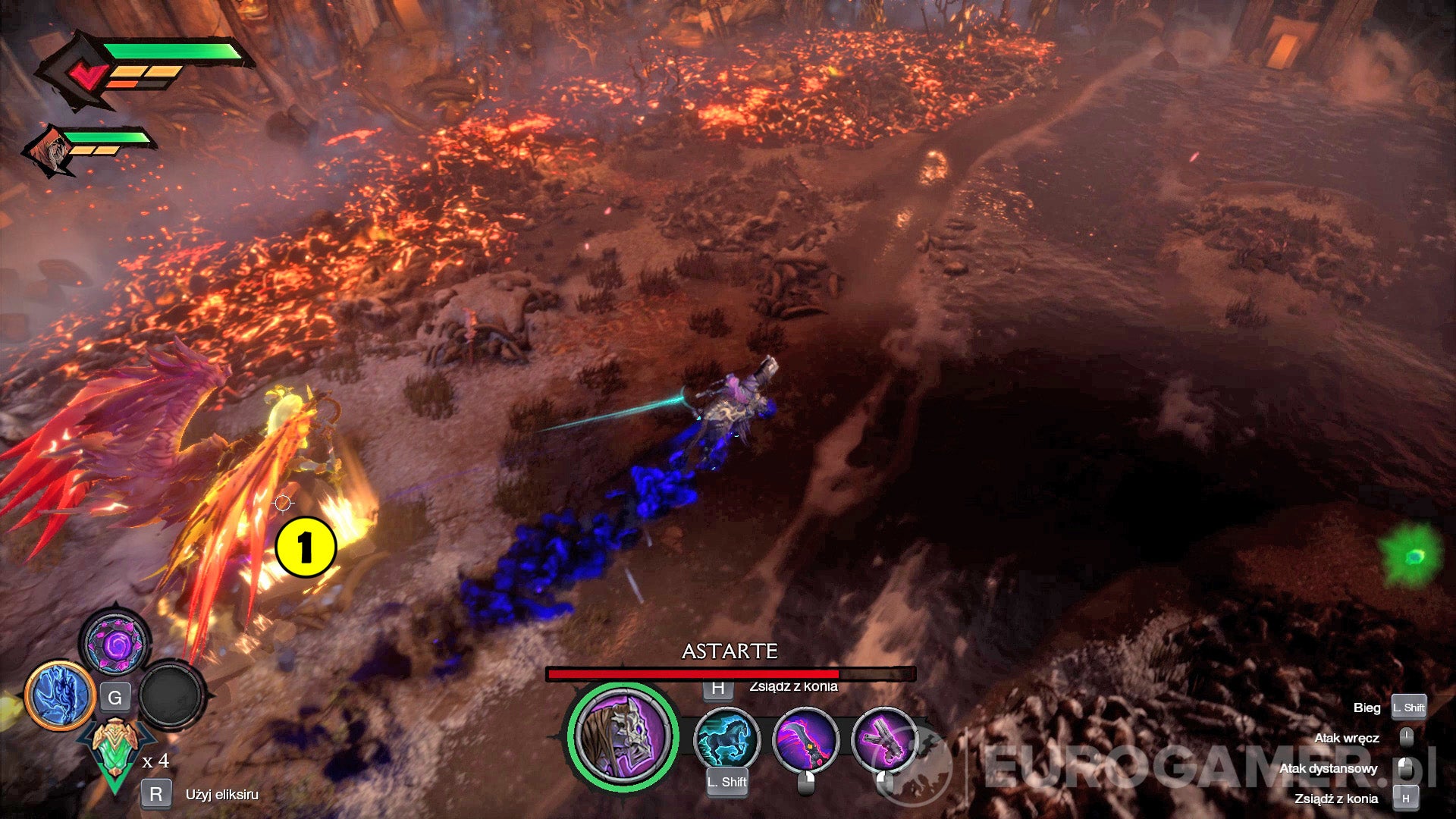Click the Bieg keybind hint bottom-right
Screen dimensions: 1456x819
click(x=1407, y=708)
